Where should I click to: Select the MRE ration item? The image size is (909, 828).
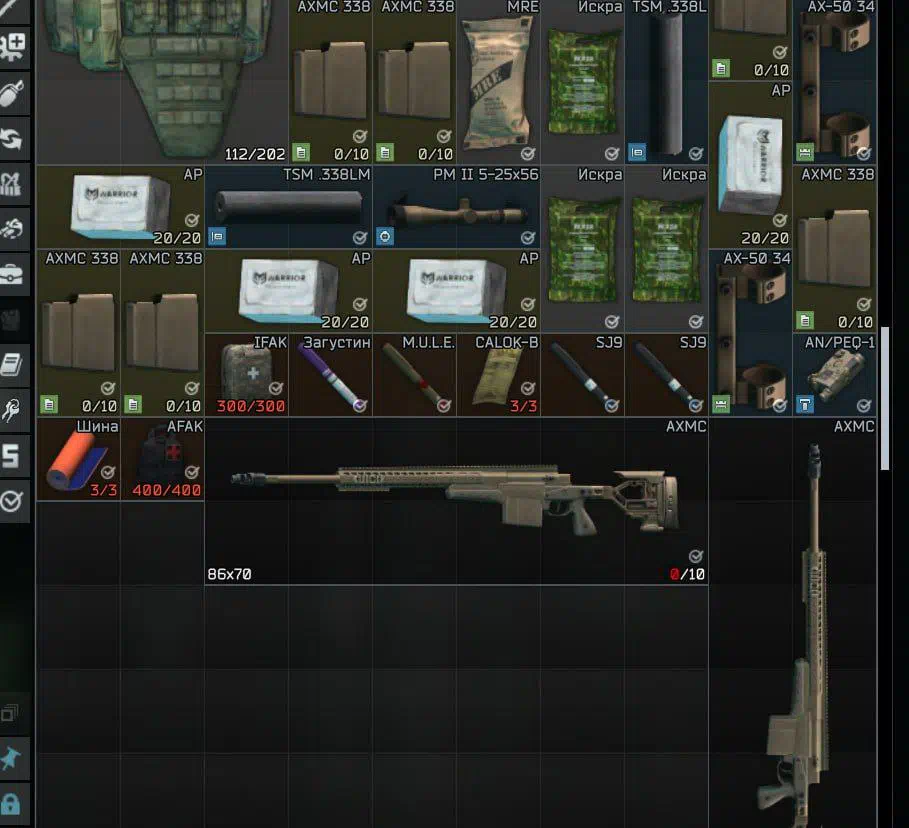(x=498, y=82)
